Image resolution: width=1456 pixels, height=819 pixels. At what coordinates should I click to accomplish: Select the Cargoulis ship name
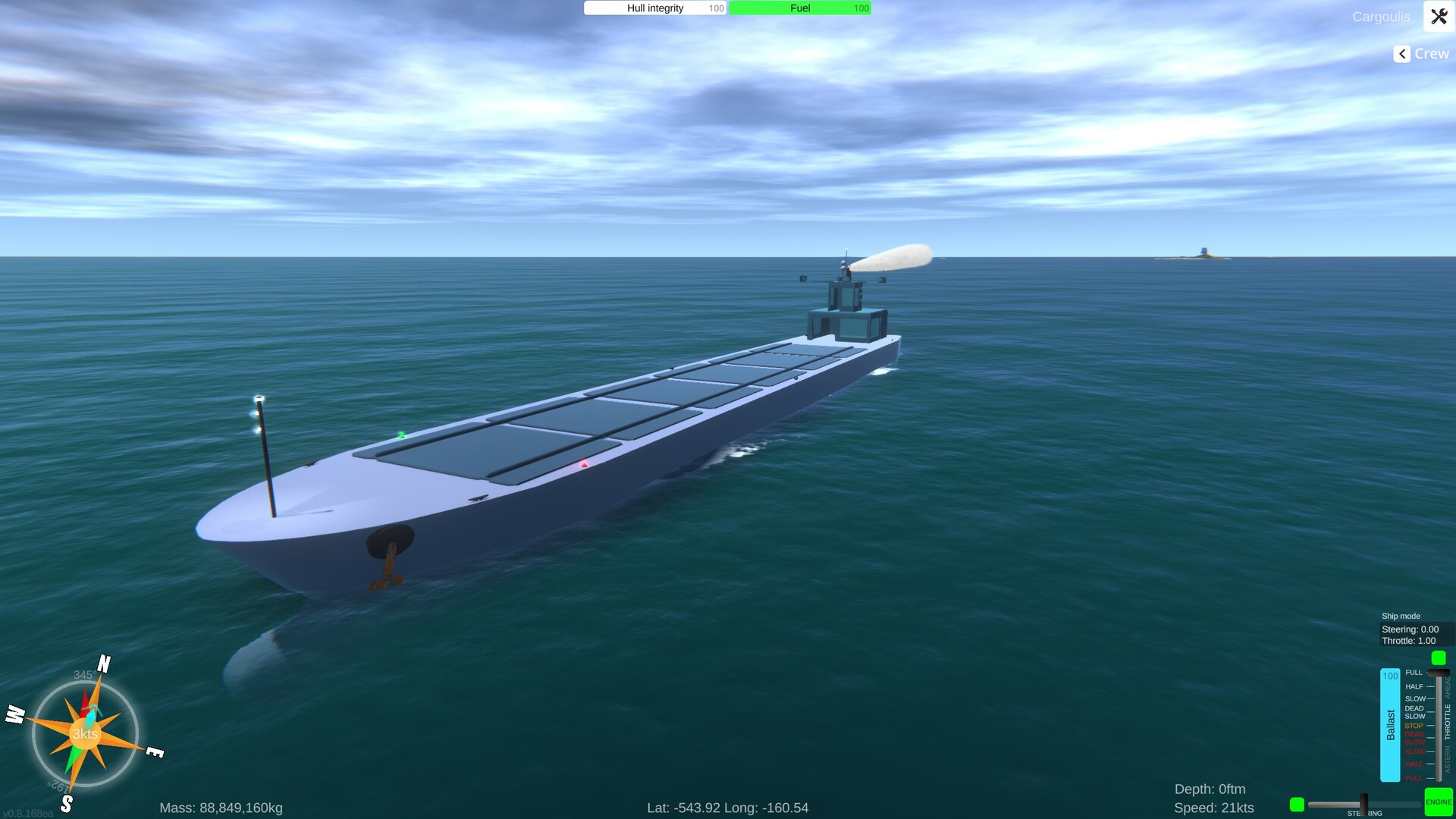pyautogui.click(x=1381, y=17)
